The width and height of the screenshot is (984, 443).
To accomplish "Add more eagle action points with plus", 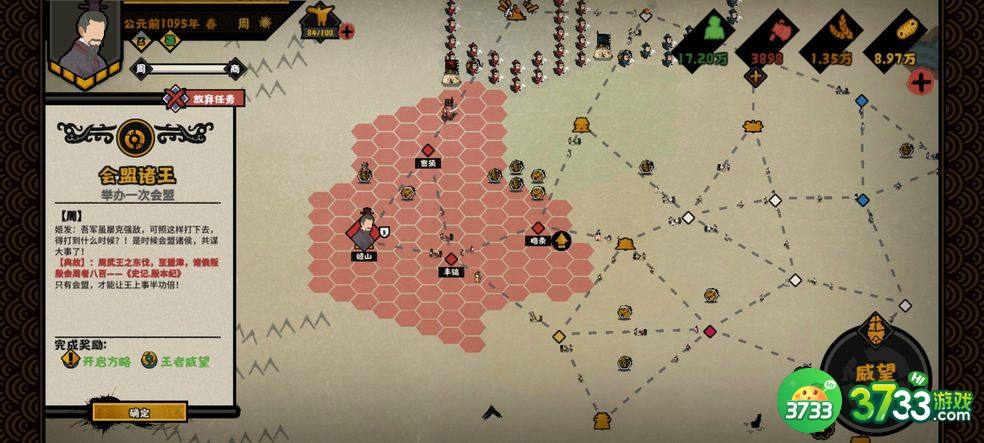I will point(347,31).
